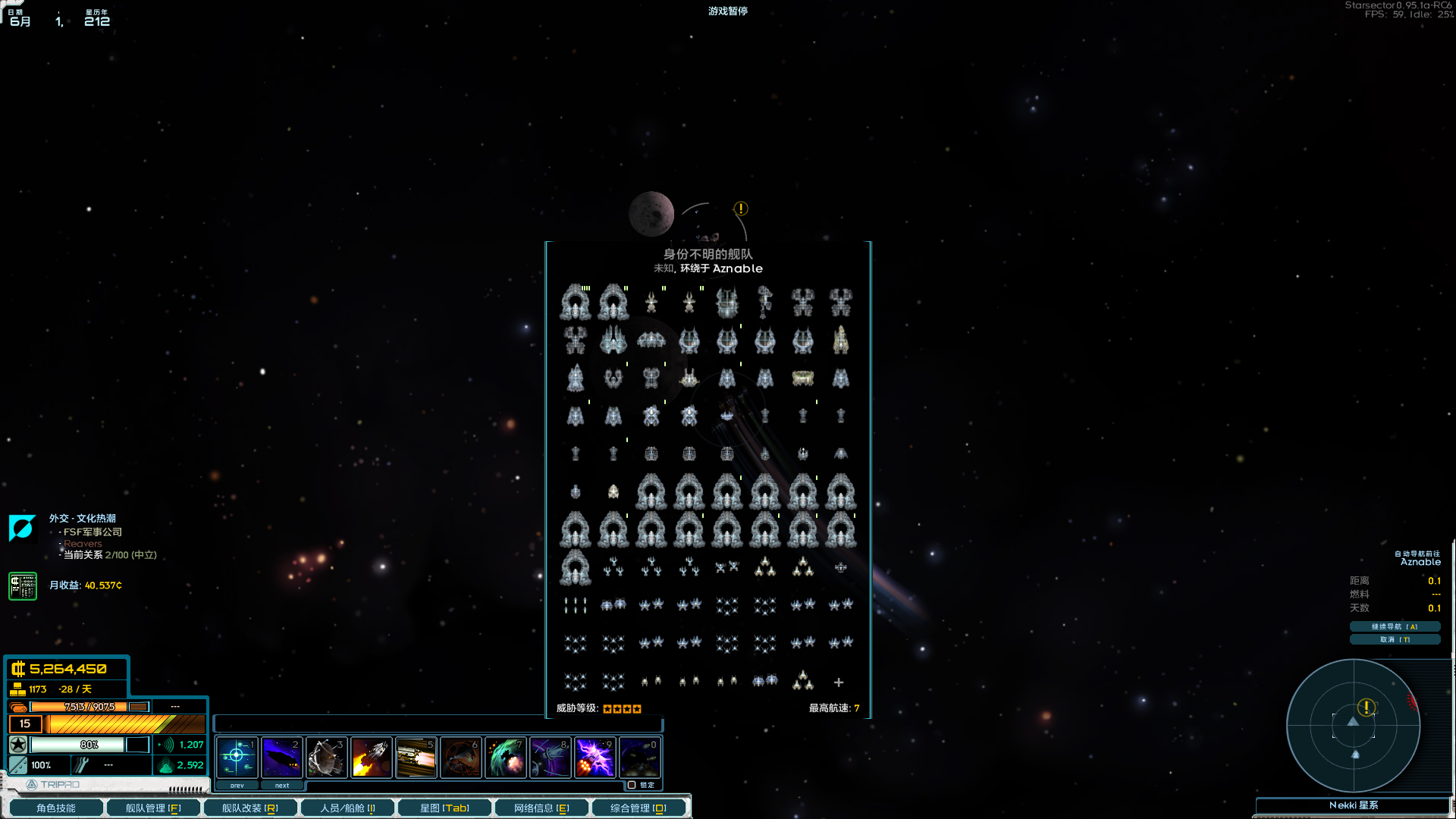1456x819 pixels.
Task: Click the circular radar minimap
Action: (x=1353, y=726)
